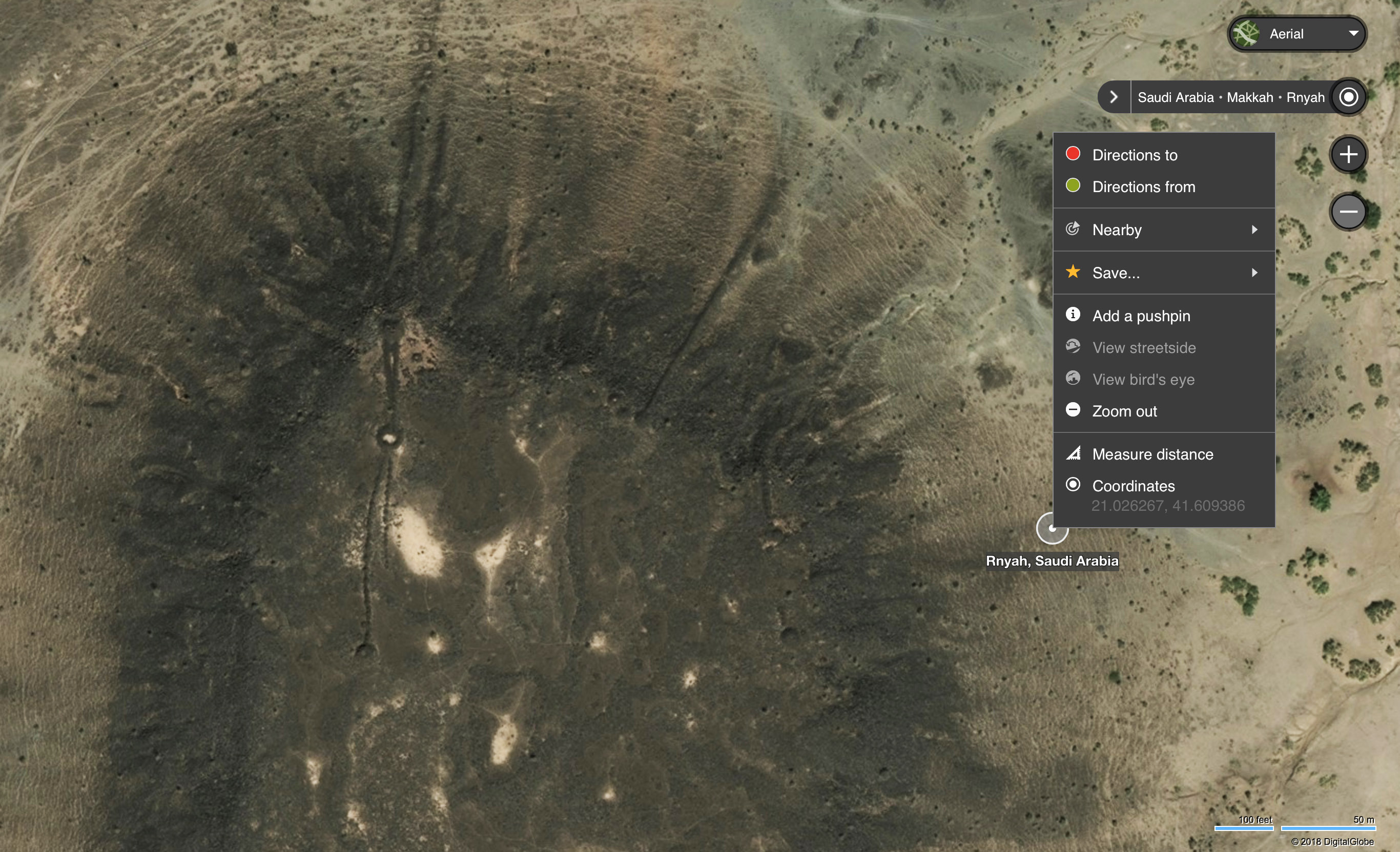Zoom out with the minus button
Viewport: 1400px width, 852px height.
(1348, 212)
